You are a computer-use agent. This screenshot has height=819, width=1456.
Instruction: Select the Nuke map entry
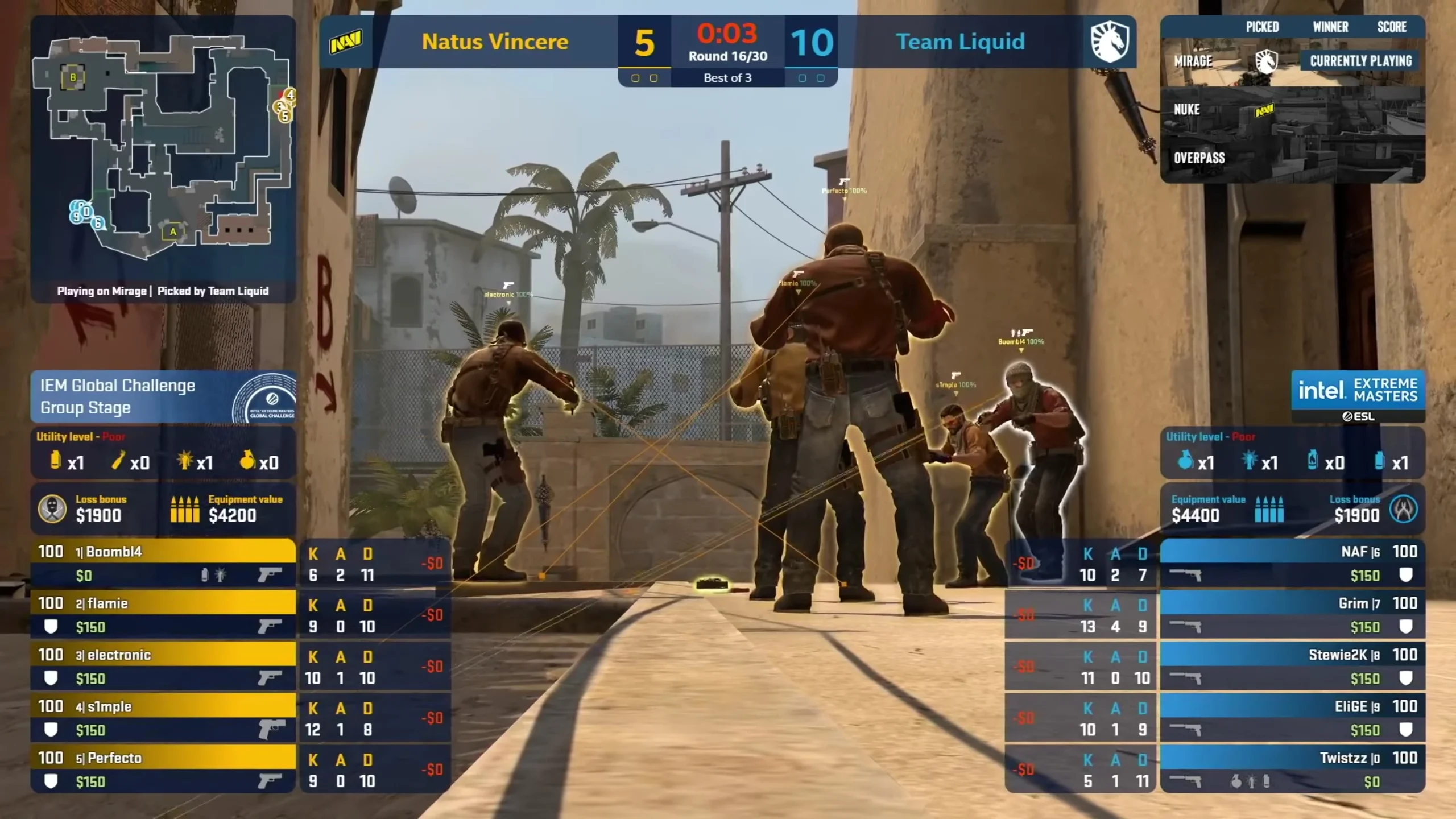pos(1291,110)
